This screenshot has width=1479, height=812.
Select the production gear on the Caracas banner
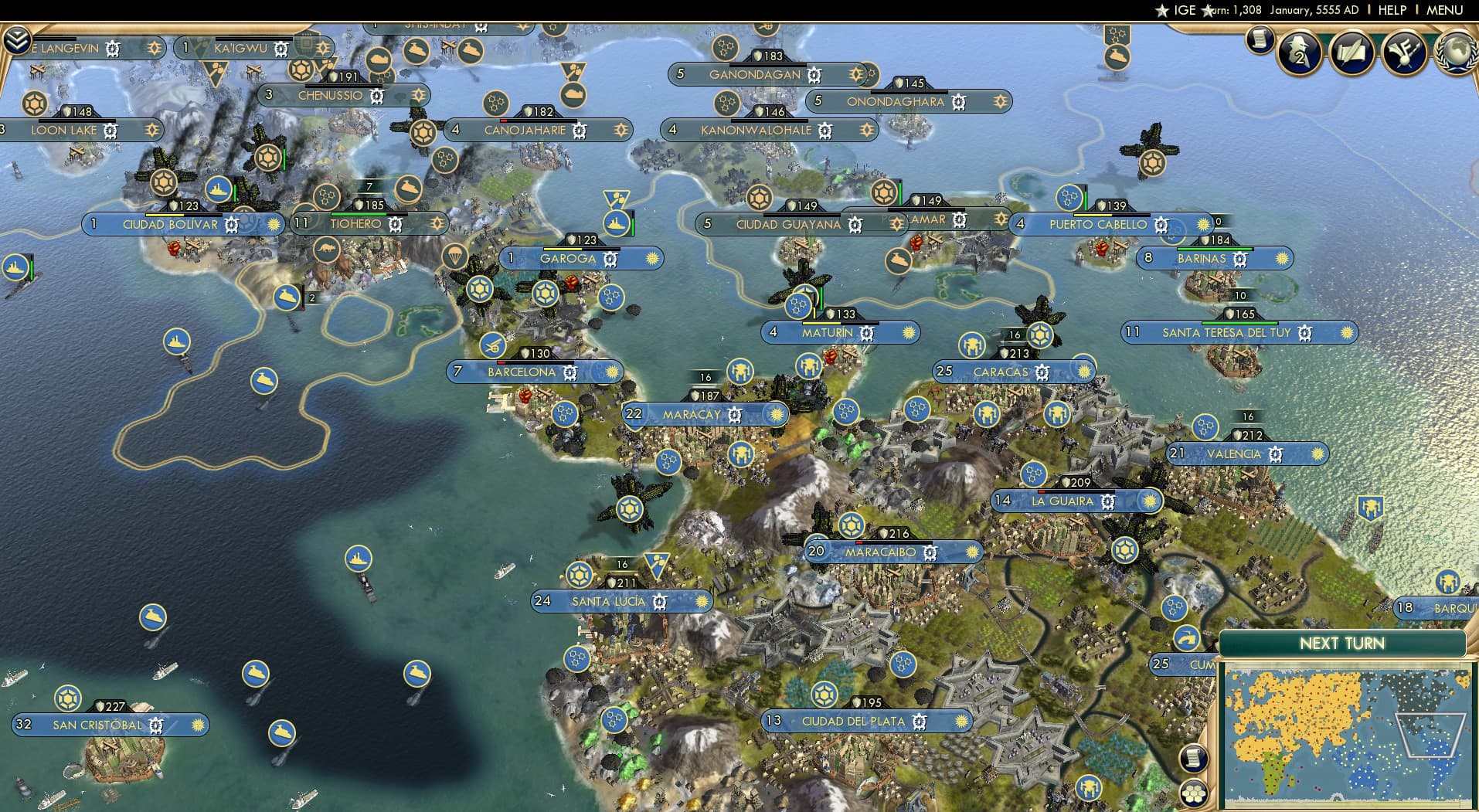click(x=1043, y=372)
